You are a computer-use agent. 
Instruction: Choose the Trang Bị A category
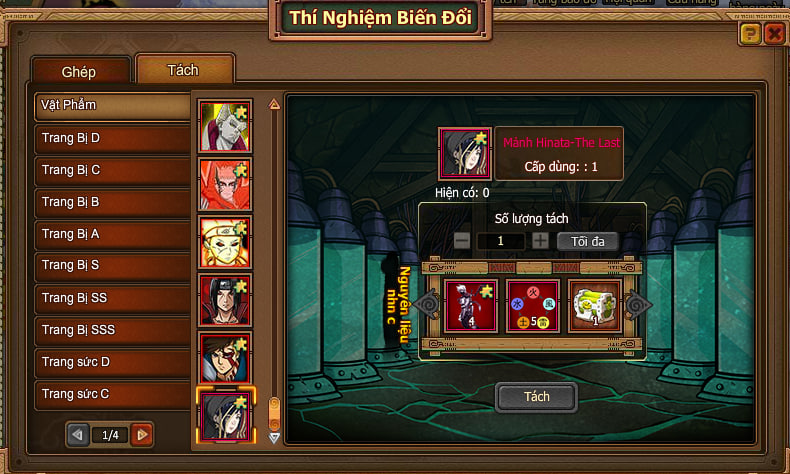click(112, 234)
